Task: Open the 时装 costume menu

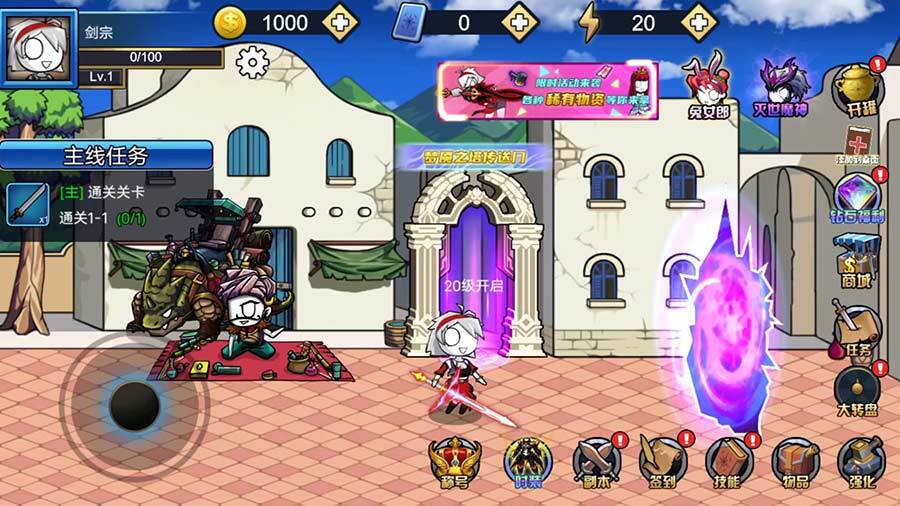Action: pyautogui.click(x=523, y=463)
